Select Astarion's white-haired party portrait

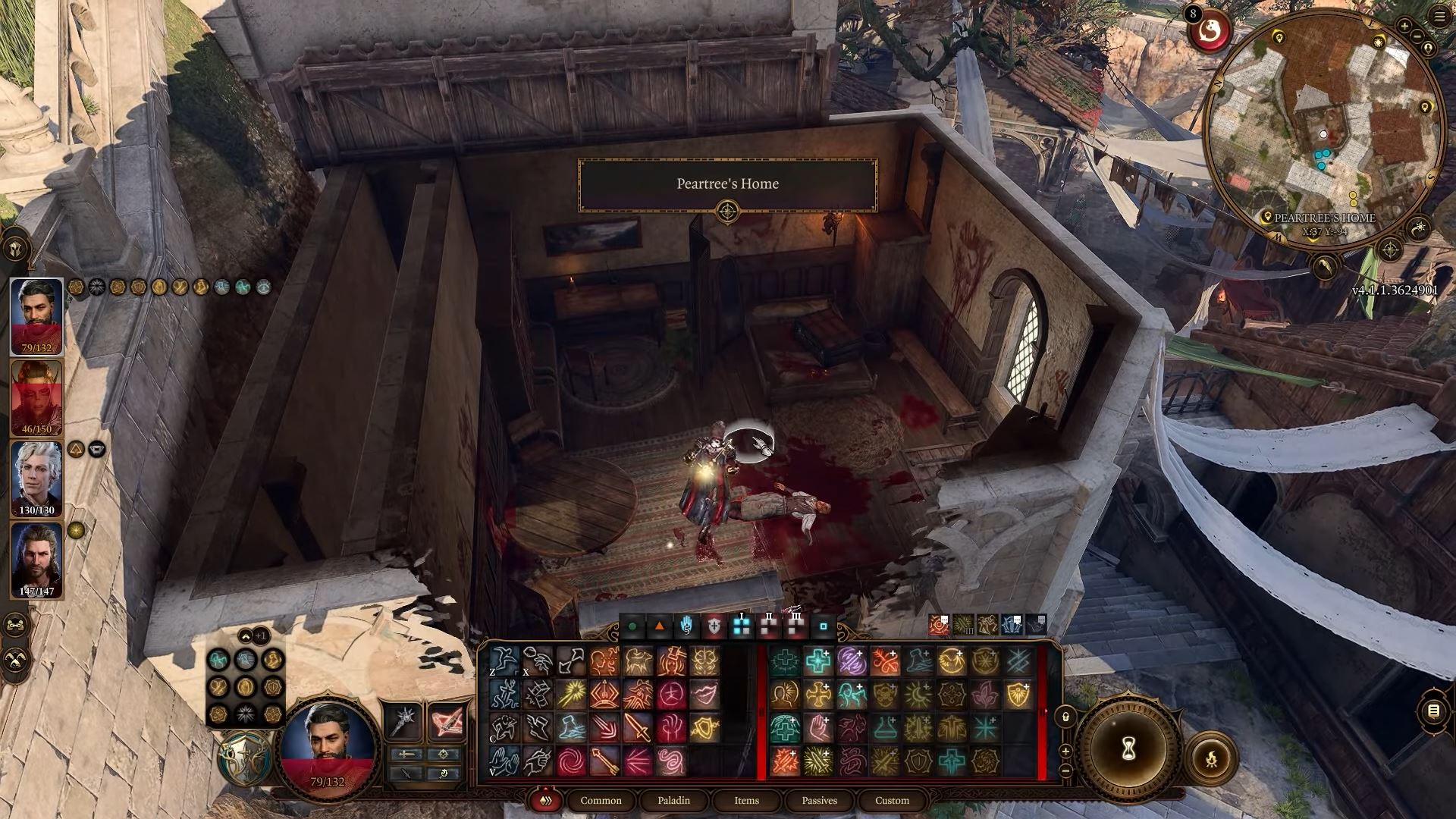tap(36, 479)
